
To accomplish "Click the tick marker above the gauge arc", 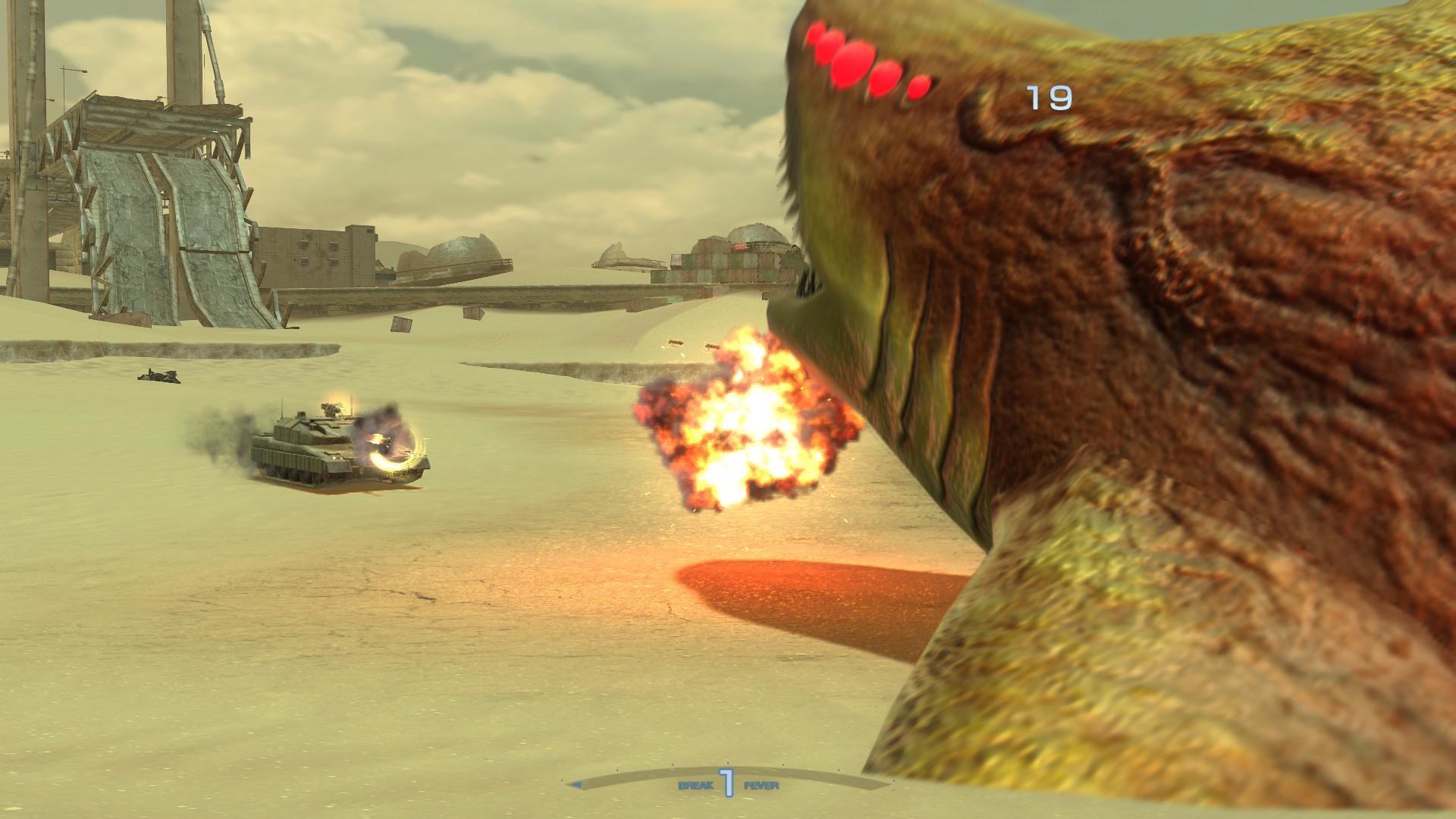I will tap(727, 762).
